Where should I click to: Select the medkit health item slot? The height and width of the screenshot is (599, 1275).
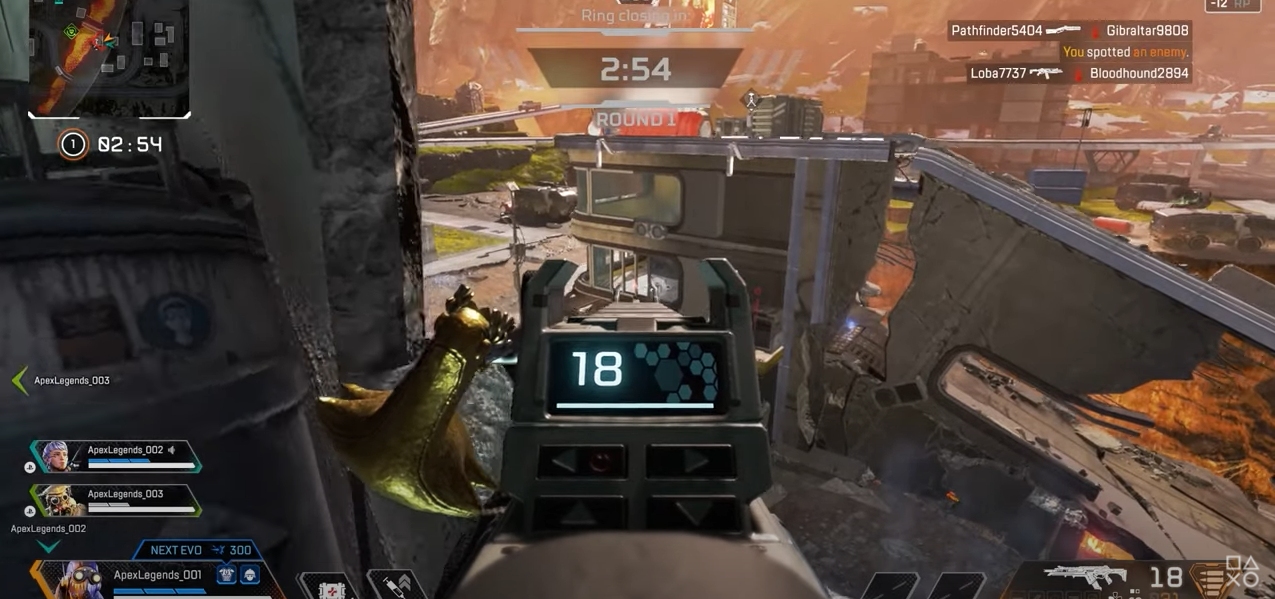point(327,588)
